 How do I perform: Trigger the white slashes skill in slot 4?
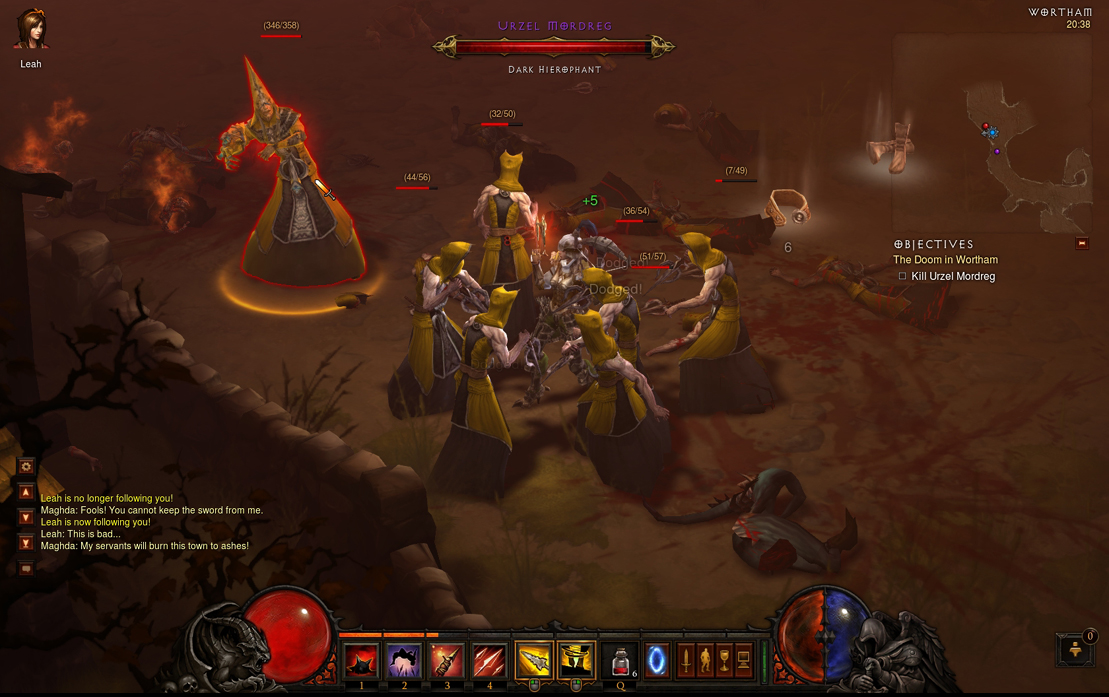[489, 661]
